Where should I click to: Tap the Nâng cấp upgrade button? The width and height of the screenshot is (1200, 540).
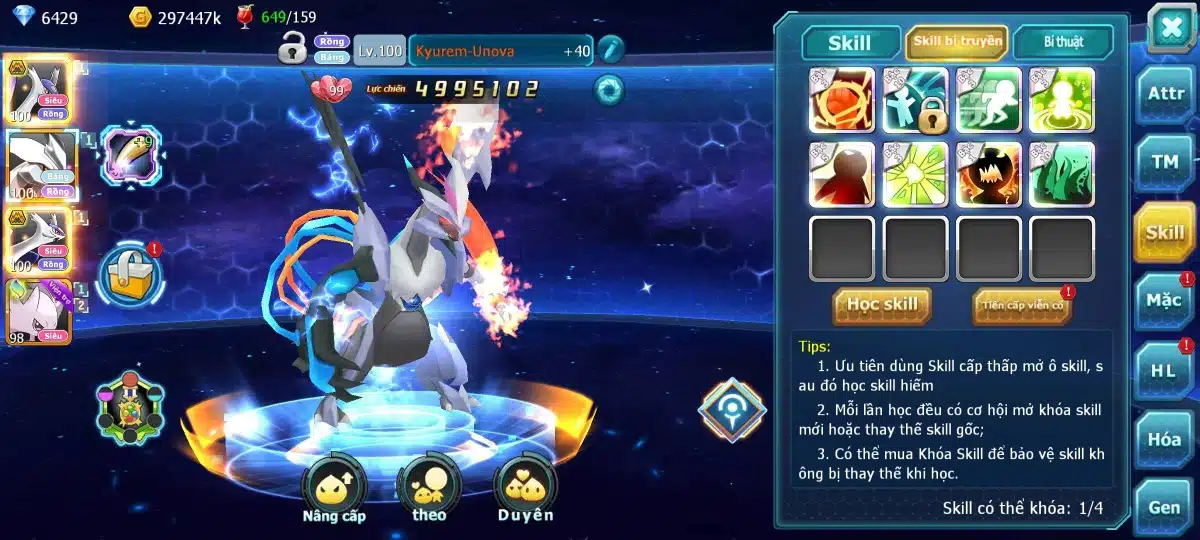coord(334,492)
